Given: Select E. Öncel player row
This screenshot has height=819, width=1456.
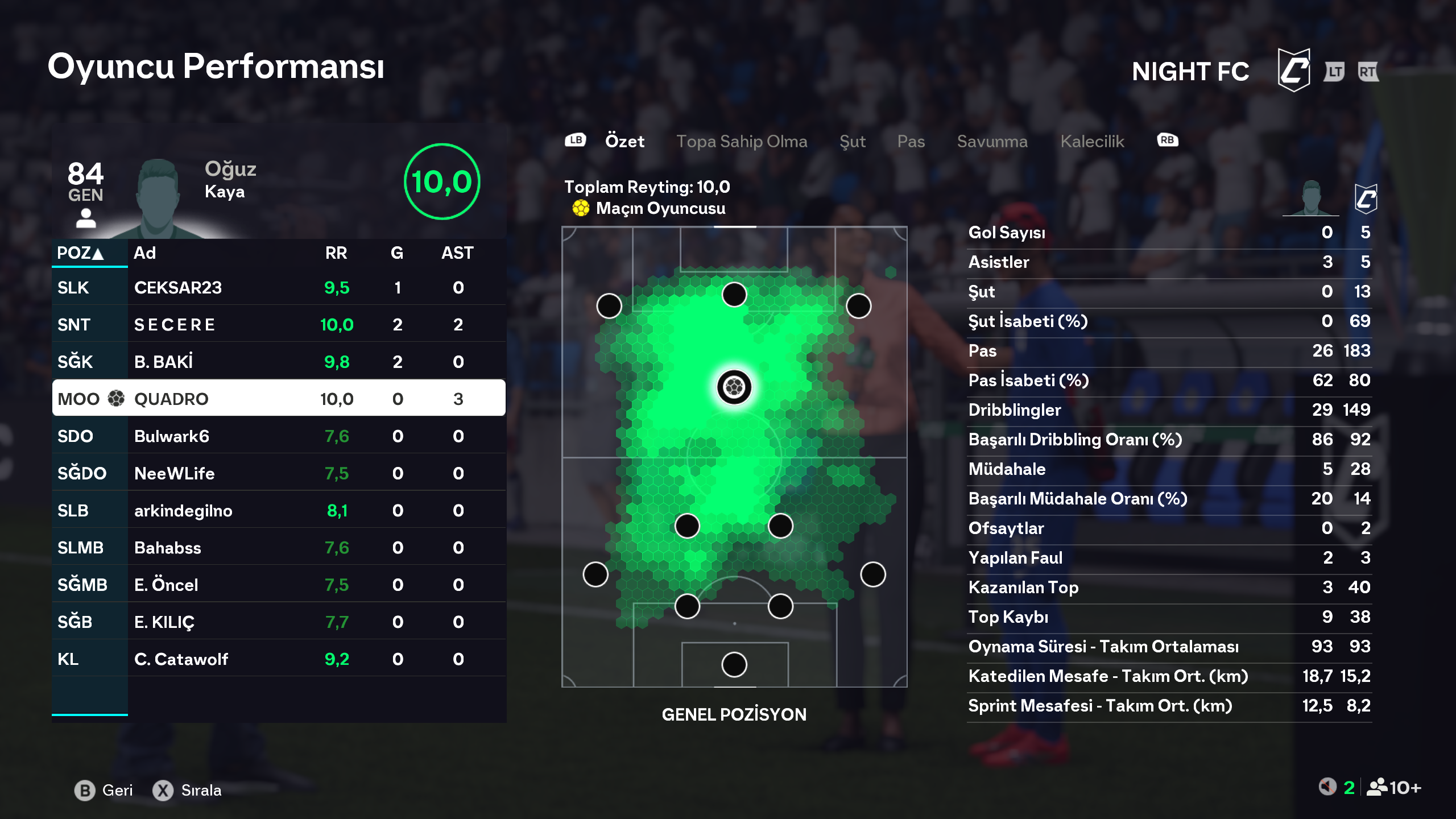Looking at the screenshot, I should 279,585.
